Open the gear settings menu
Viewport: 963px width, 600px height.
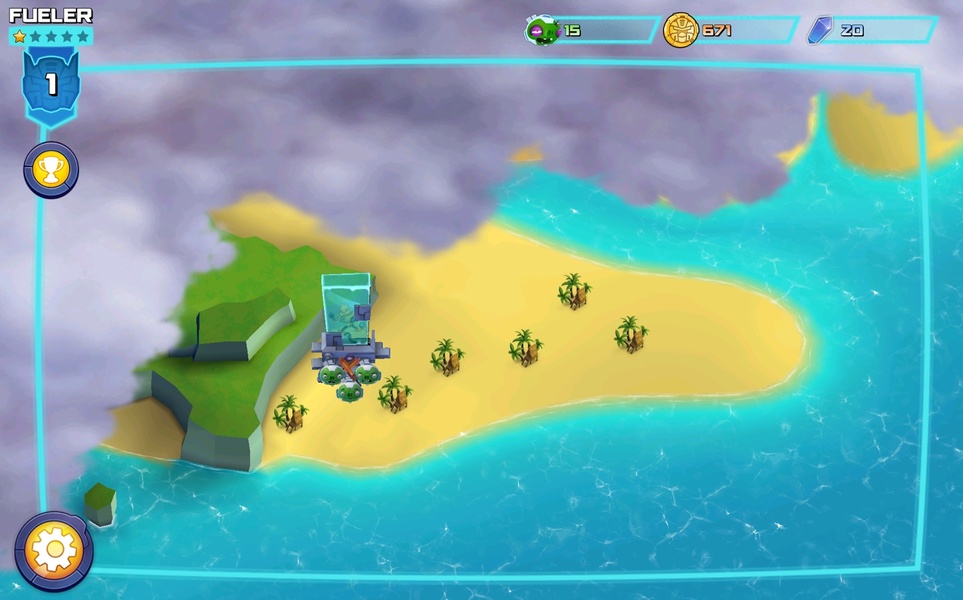54,551
